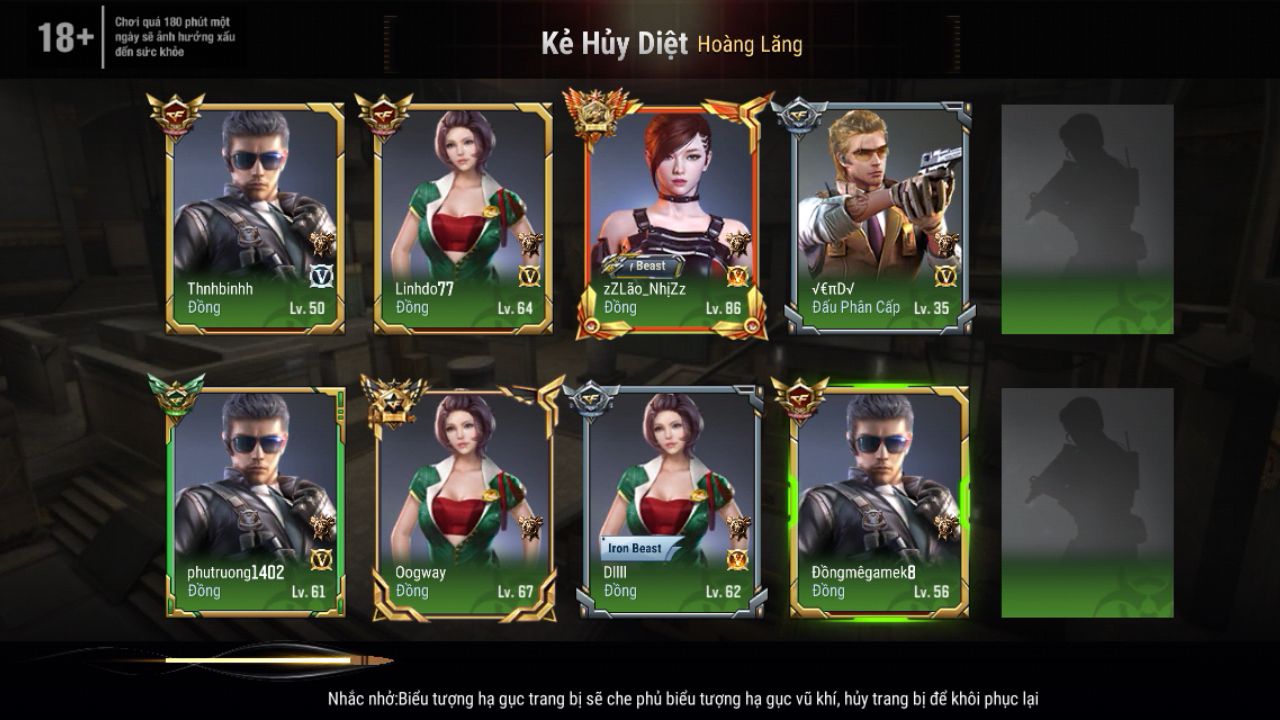Select the phutruong1402 player card

click(x=255, y=502)
